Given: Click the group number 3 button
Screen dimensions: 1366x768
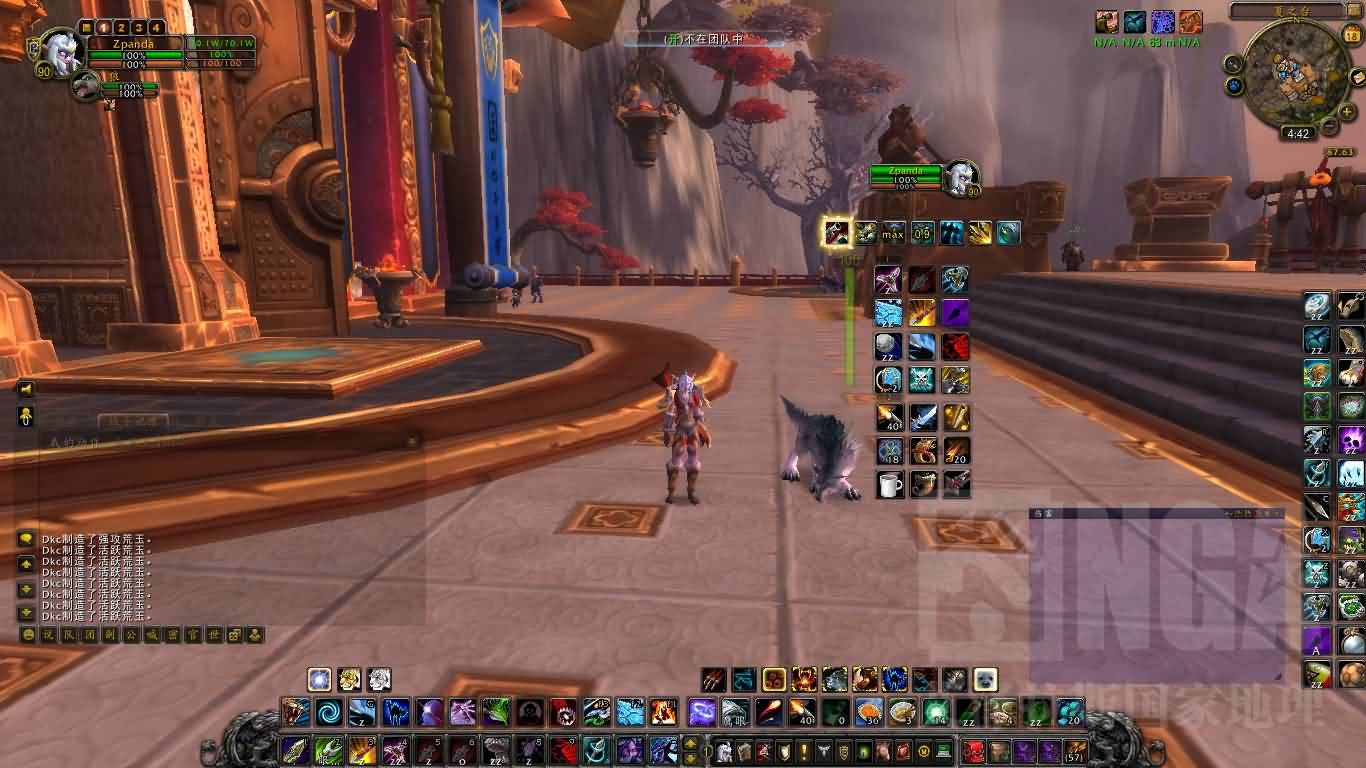Looking at the screenshot, I should coord(139,28).
